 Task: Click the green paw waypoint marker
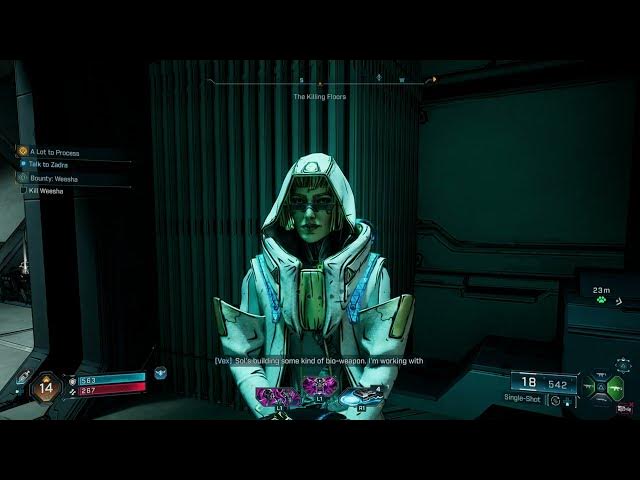[x=602, y=298]
